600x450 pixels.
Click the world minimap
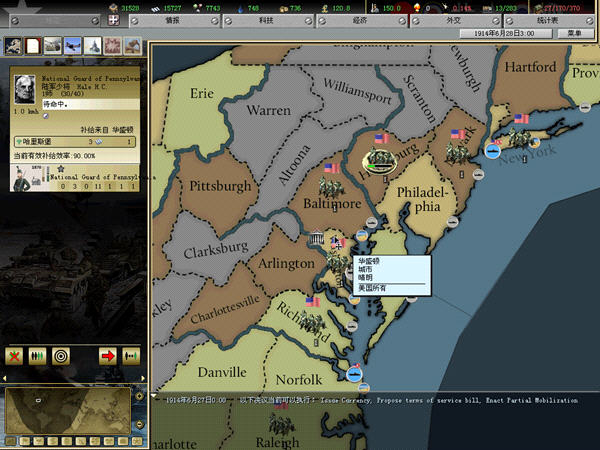66,412
